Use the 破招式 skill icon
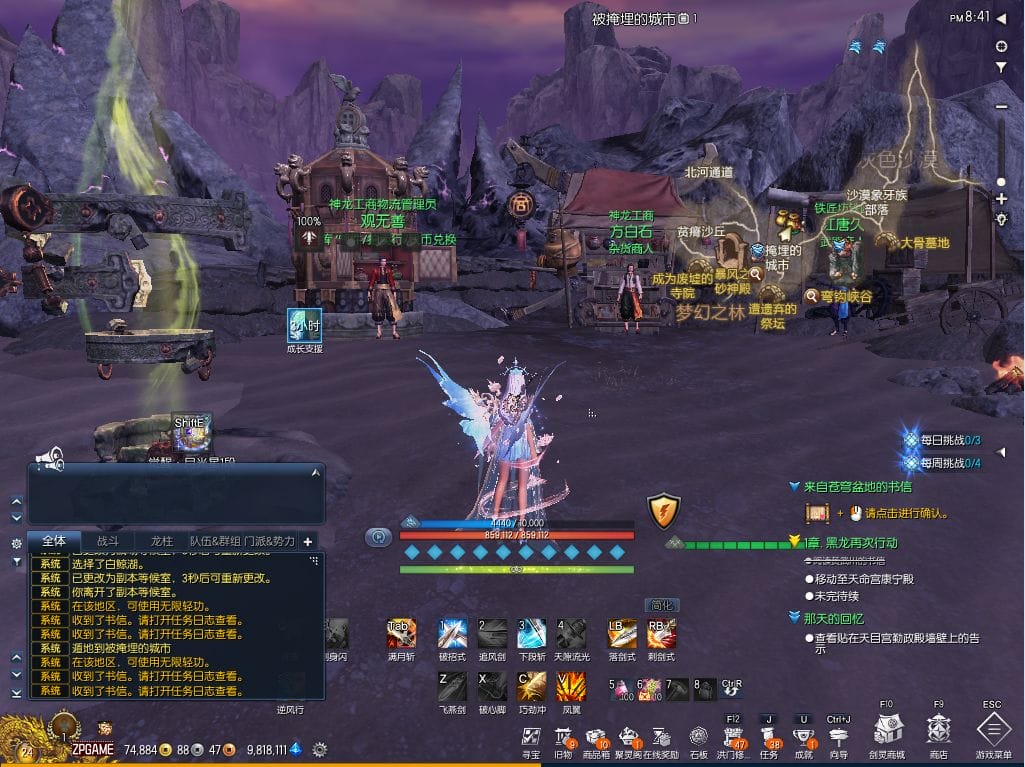1025x767 pixels. pyautogui.click(x=453, y=633)
